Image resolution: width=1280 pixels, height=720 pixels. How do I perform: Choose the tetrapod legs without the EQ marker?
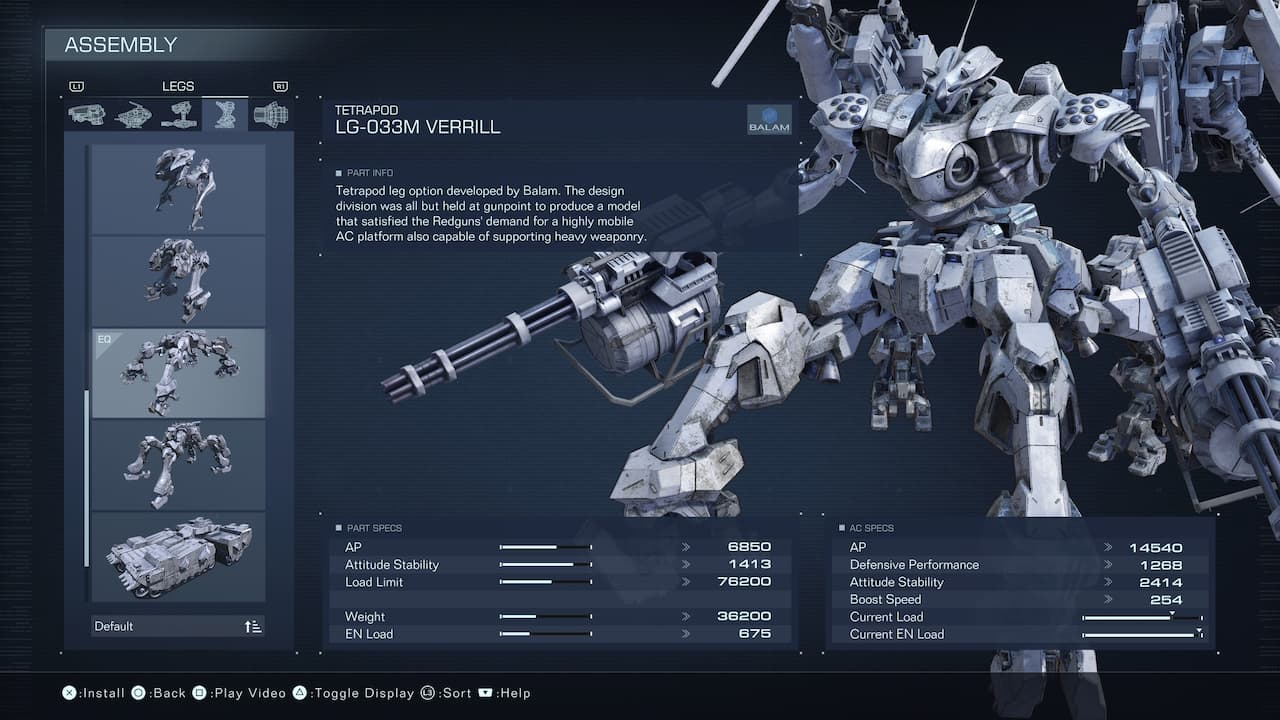click(x=179, y=464)
